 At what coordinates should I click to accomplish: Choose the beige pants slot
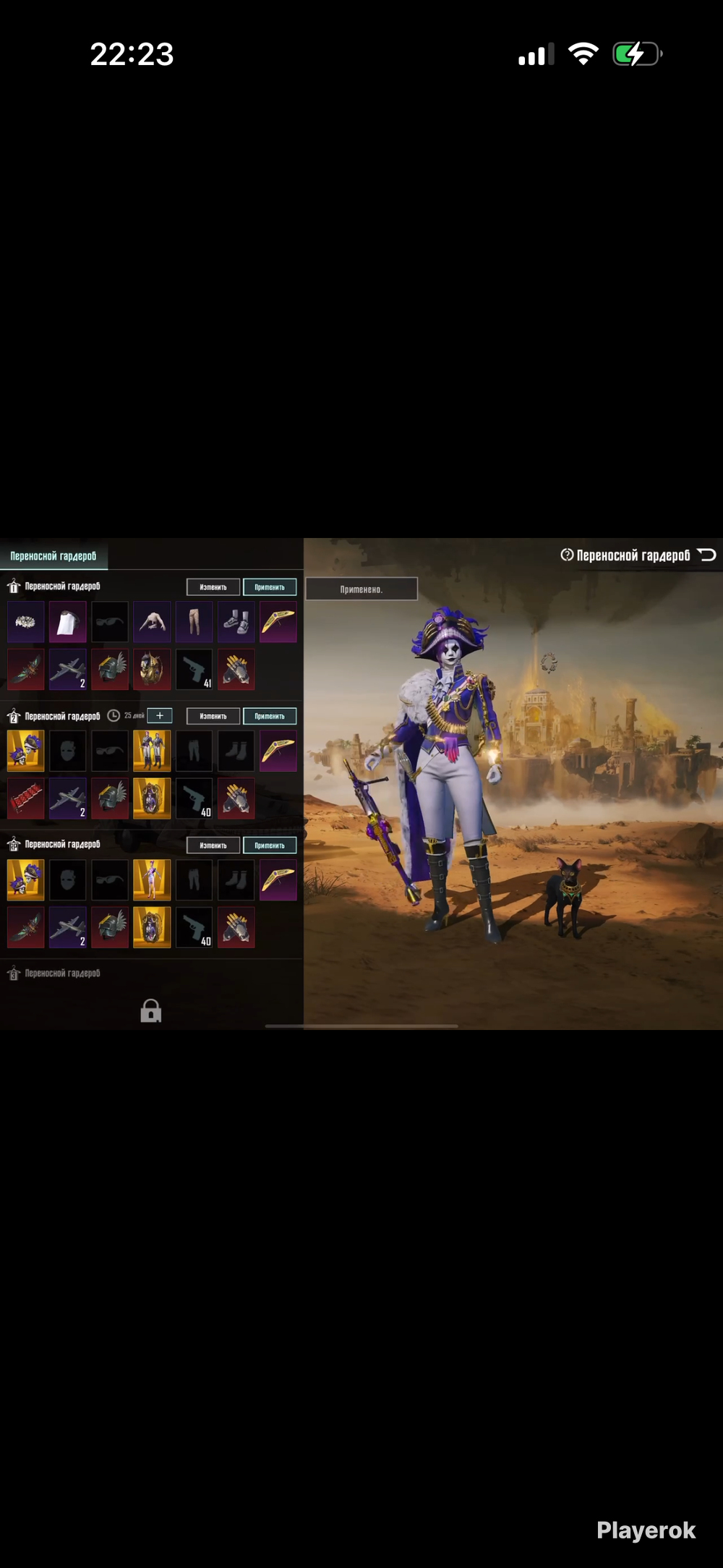194,622
